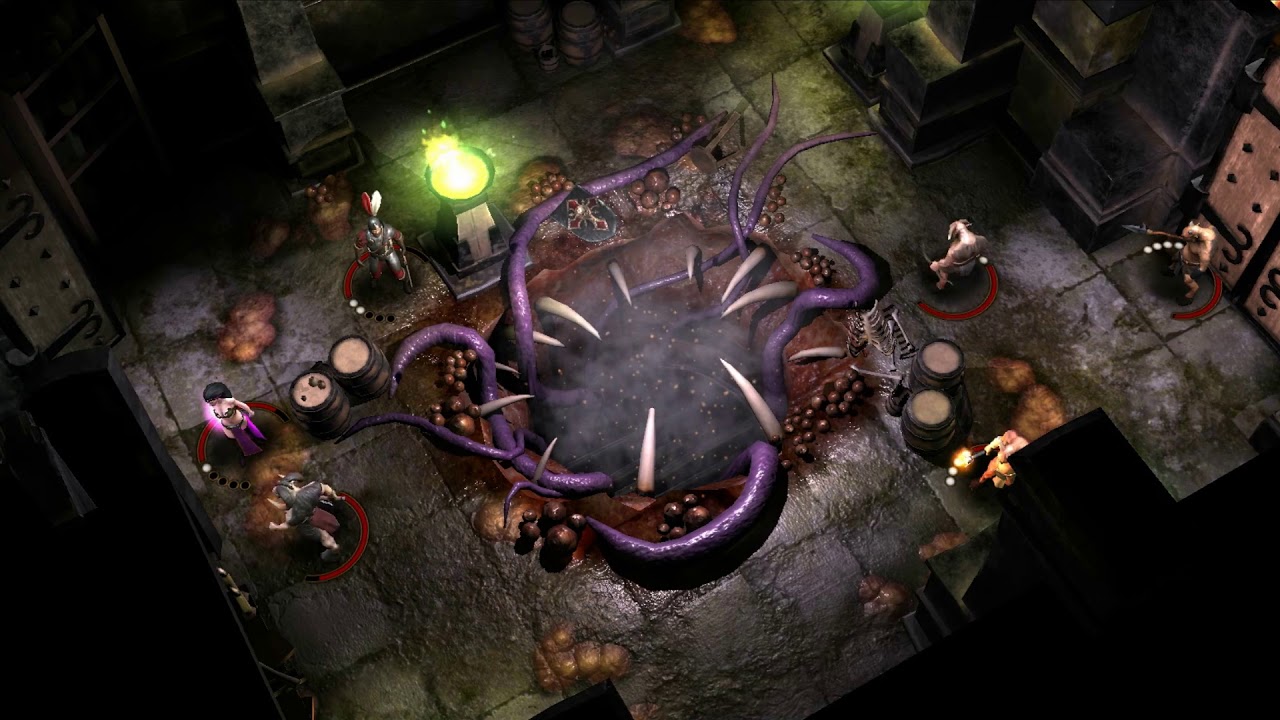The image size is (1280, 720).
Task: Pick the spear-wielding hero by the door
Action: coord(1192,257)
